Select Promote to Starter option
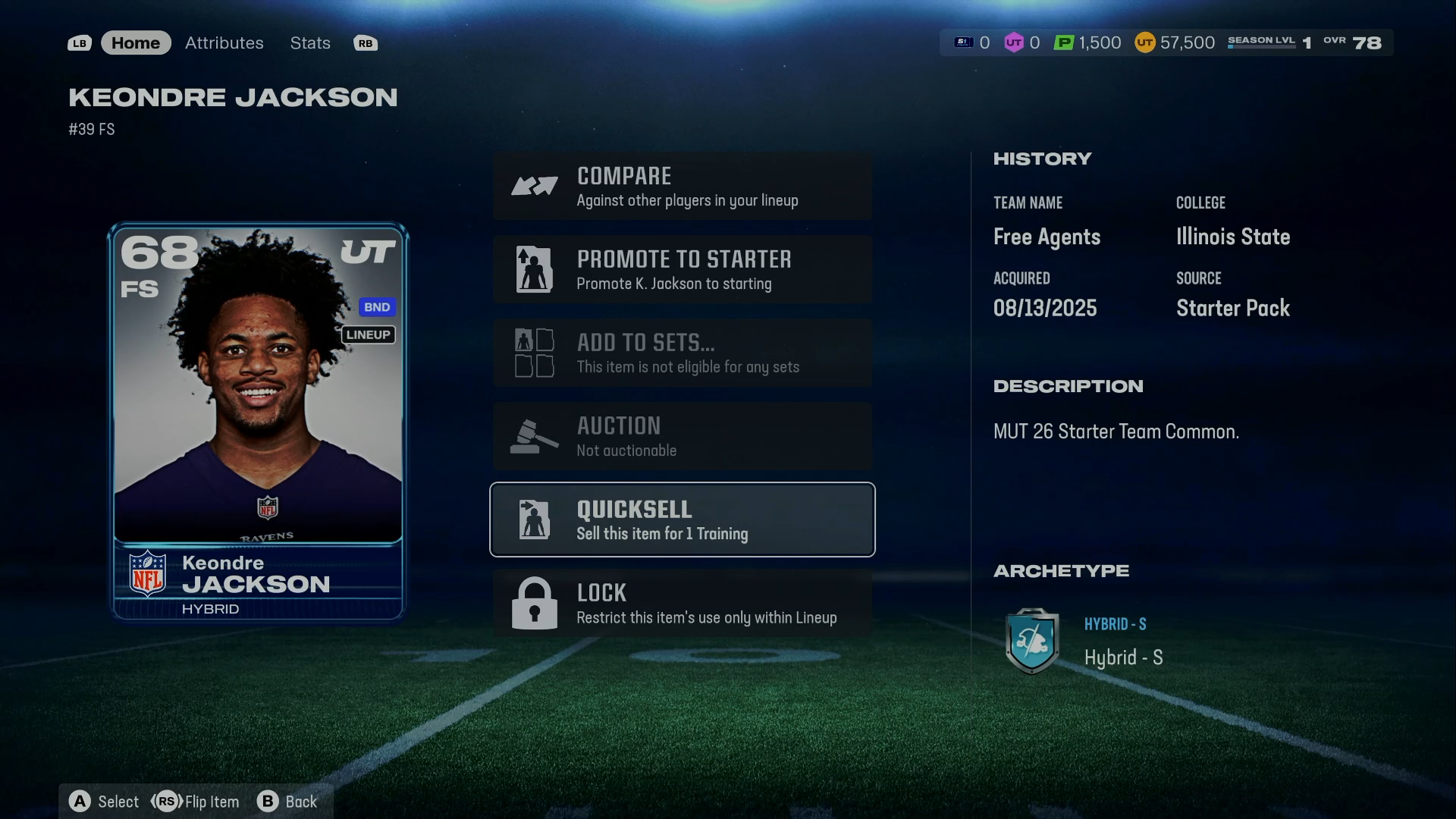 682,270
